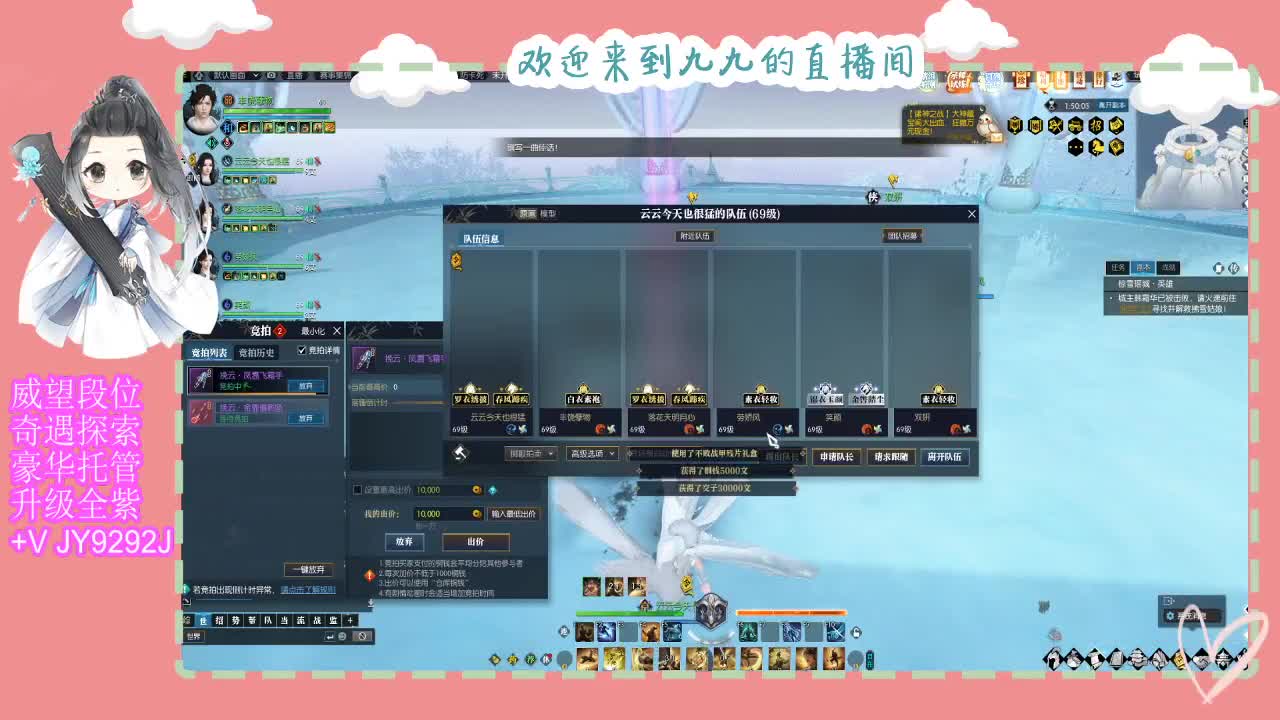Image resolution: width=1280 pixels, height=720 pixels.
Task: Open the 倒副拍卖 dropdown in the team panel
Action: [530, 453]
